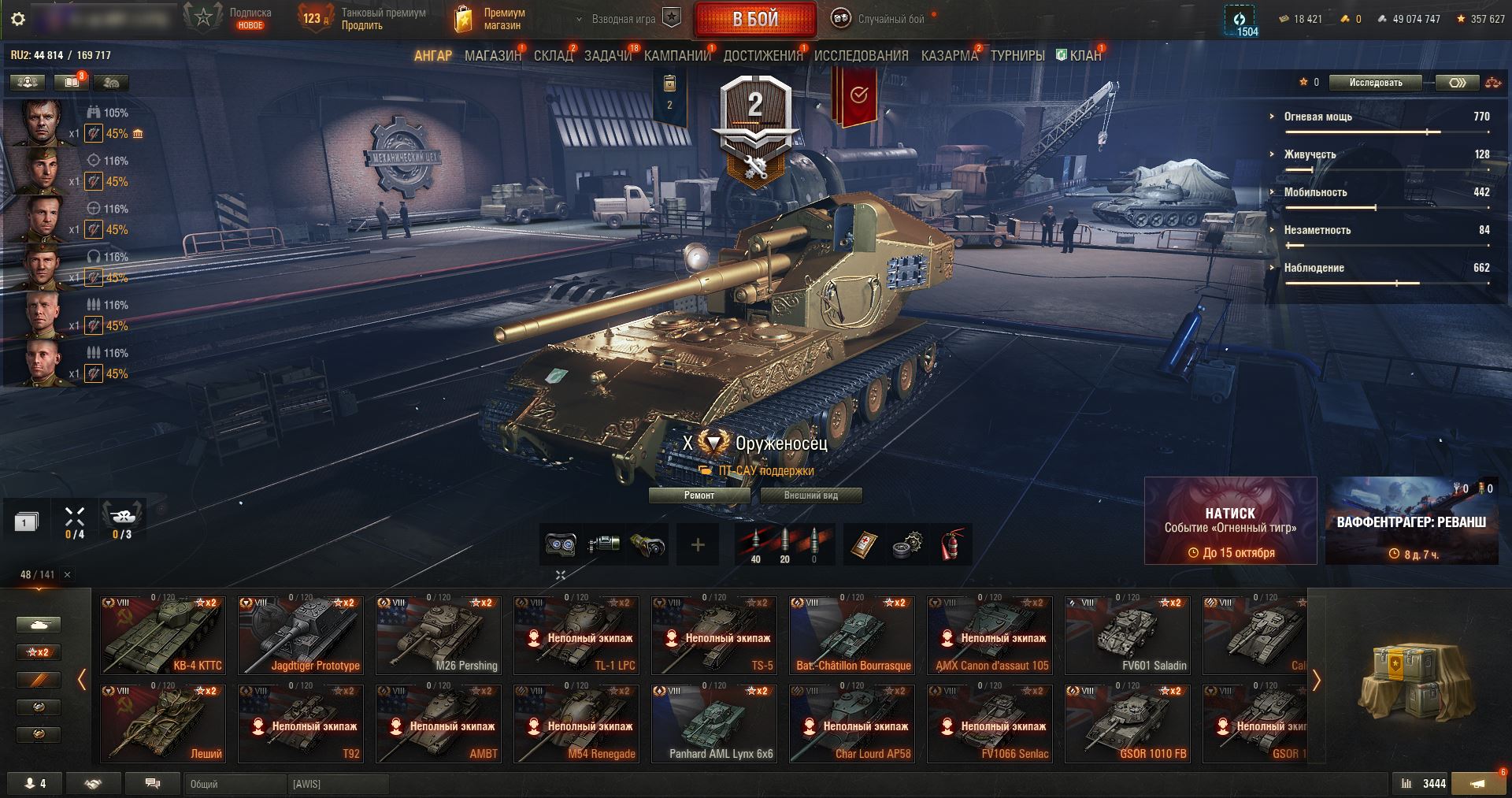This screenshot has height=798, width=1512.
Task: Start battle with the В БОЙ button
Action: 755,19
